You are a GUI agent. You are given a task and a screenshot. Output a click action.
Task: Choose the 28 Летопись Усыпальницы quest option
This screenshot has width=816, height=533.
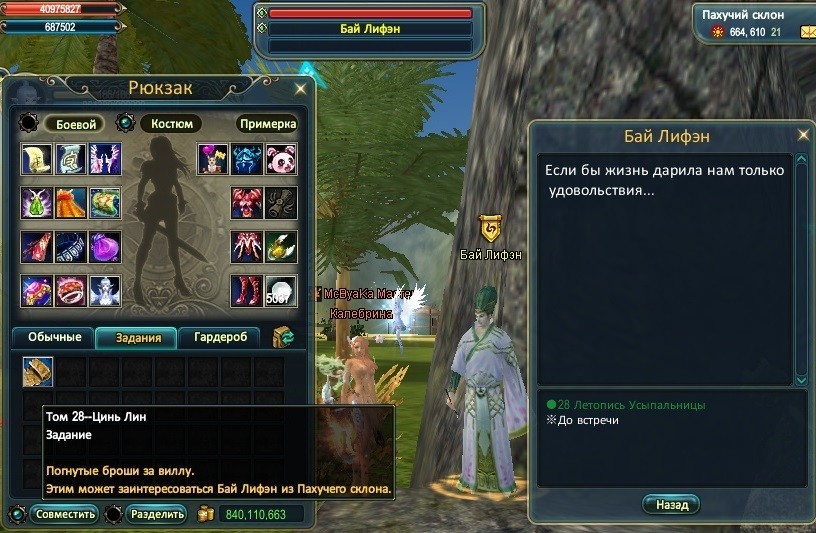tap(632, 405)
